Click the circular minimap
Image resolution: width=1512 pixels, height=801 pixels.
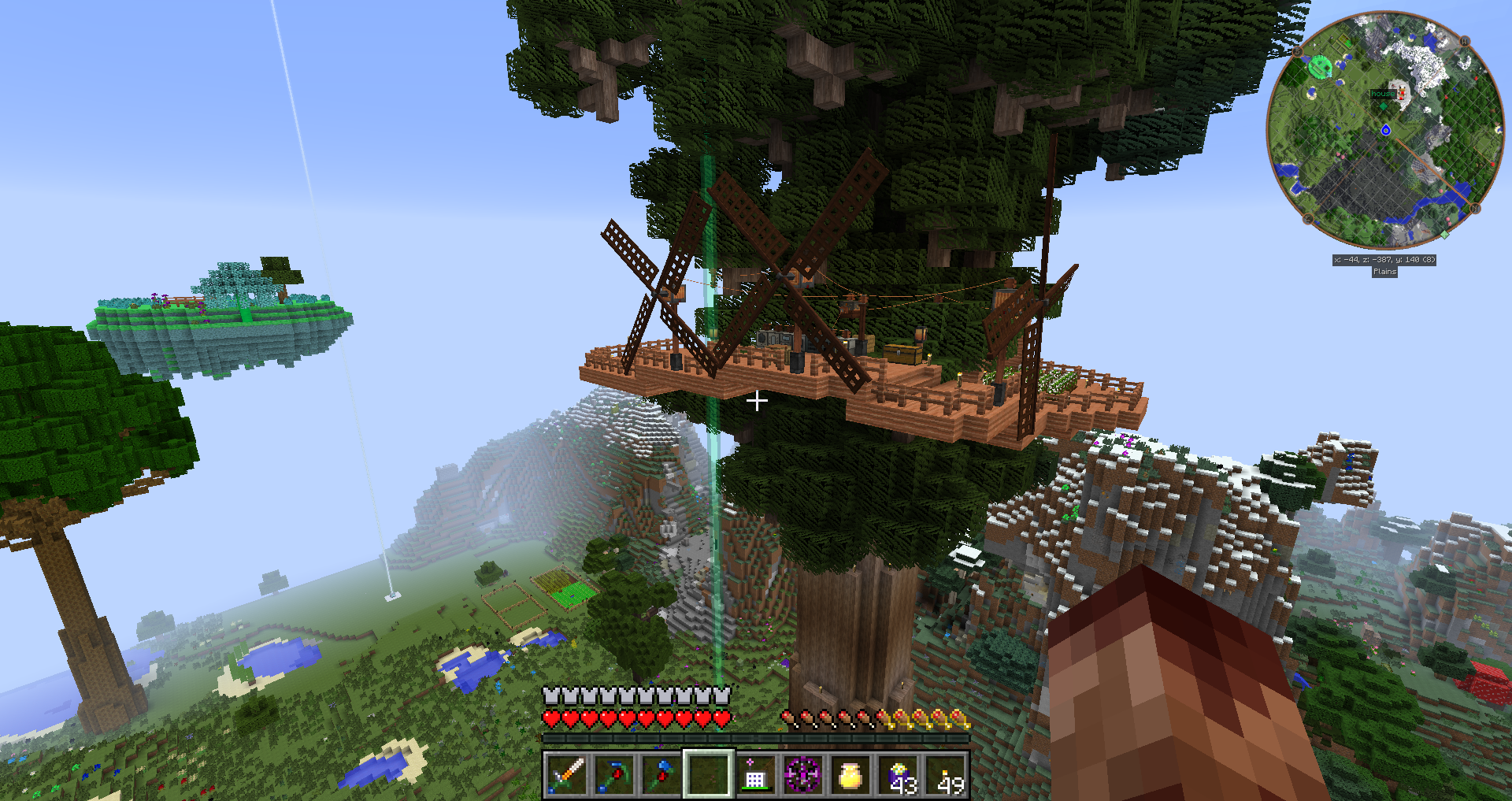(1385, 131)
